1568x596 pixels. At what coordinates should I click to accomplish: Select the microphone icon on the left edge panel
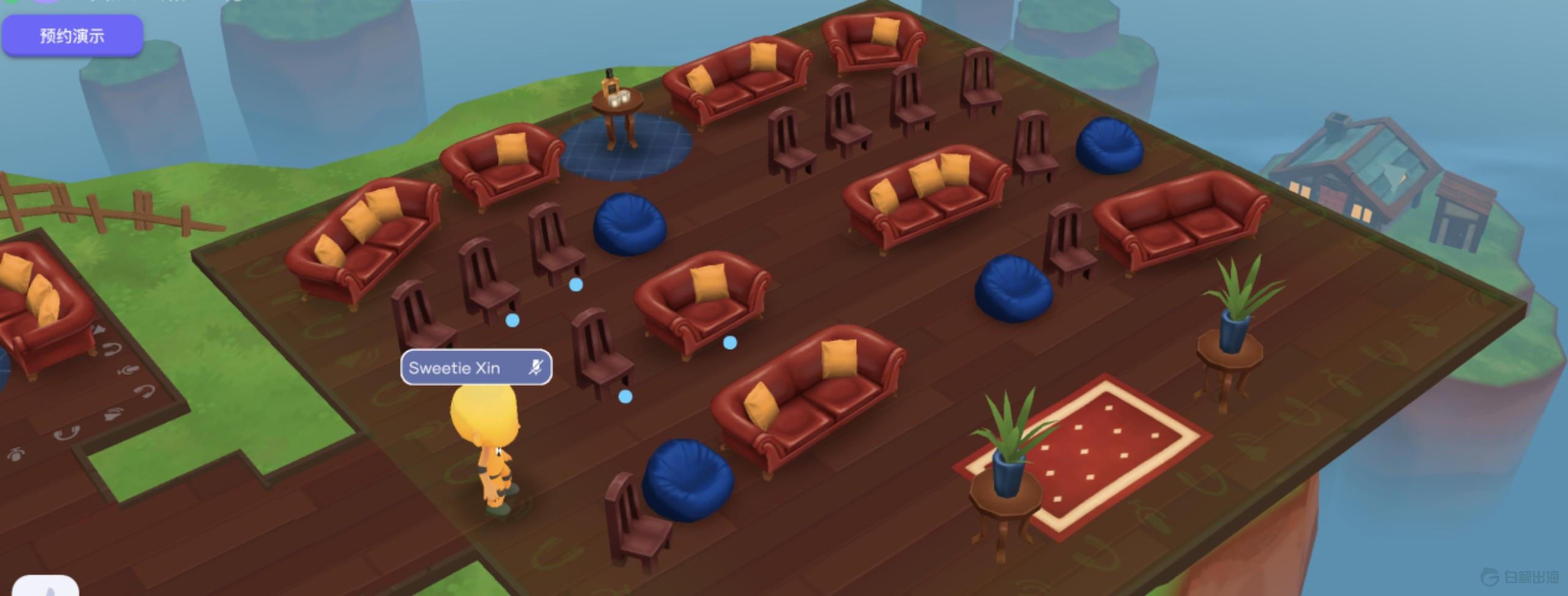(x=129, y=369)
